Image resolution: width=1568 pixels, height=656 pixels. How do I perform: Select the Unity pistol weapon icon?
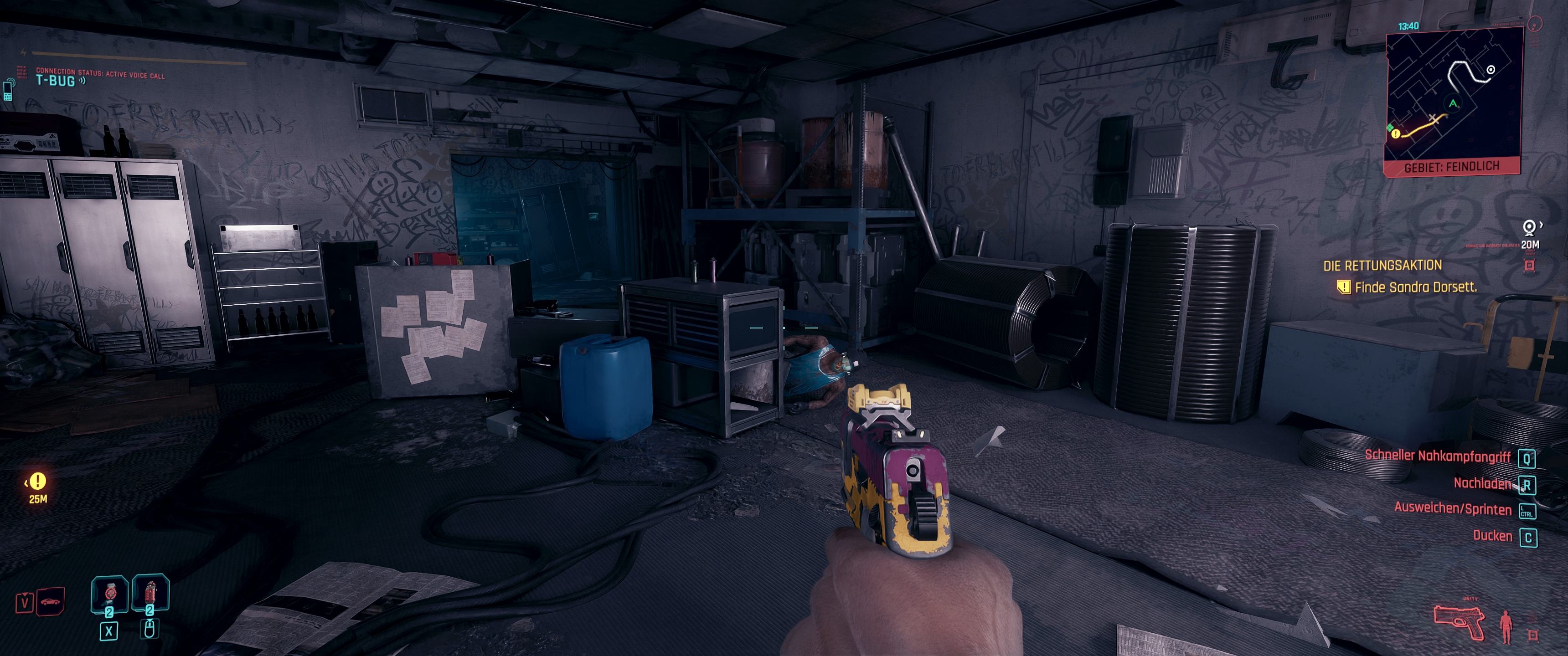pyautogui.click(x=1459, y=622)
